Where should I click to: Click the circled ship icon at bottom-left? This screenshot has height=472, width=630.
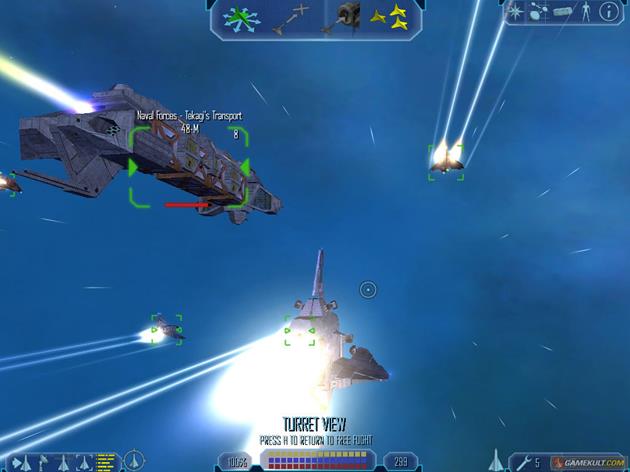point(135,461)
